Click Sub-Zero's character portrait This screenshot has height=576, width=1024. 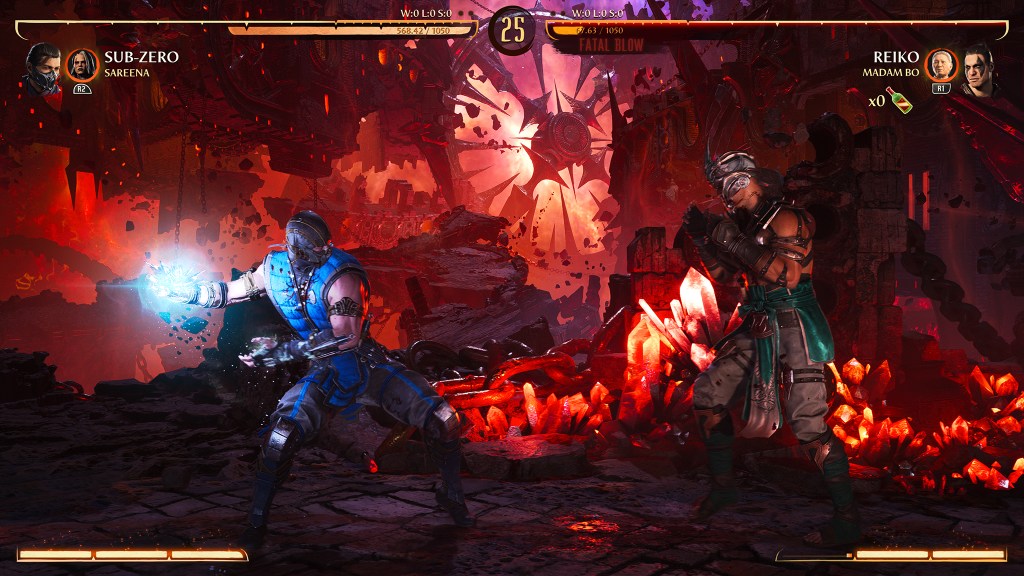pos(42,68)
